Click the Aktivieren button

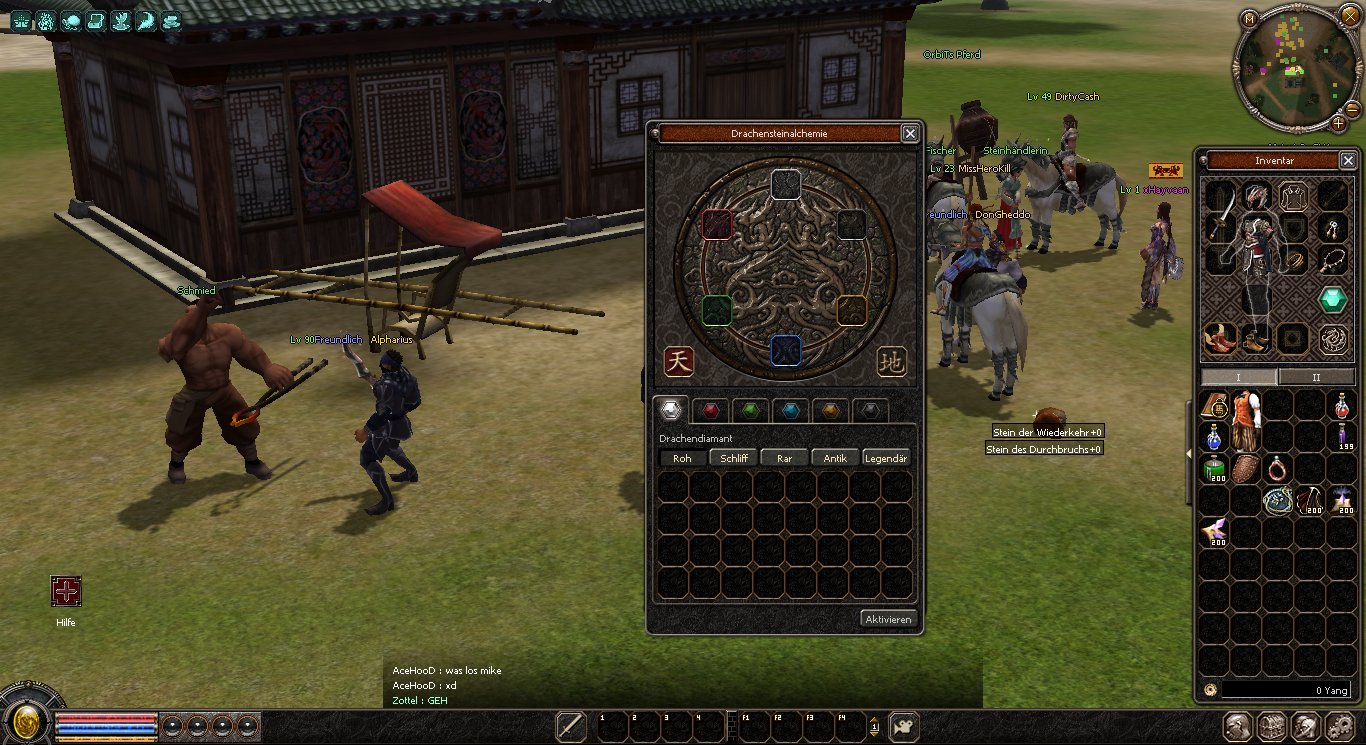pyautogui.click(x=888, y=619)
